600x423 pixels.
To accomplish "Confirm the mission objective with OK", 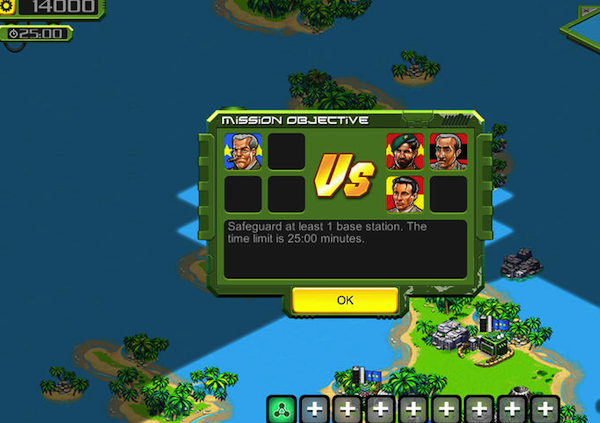I will point(345,299).
